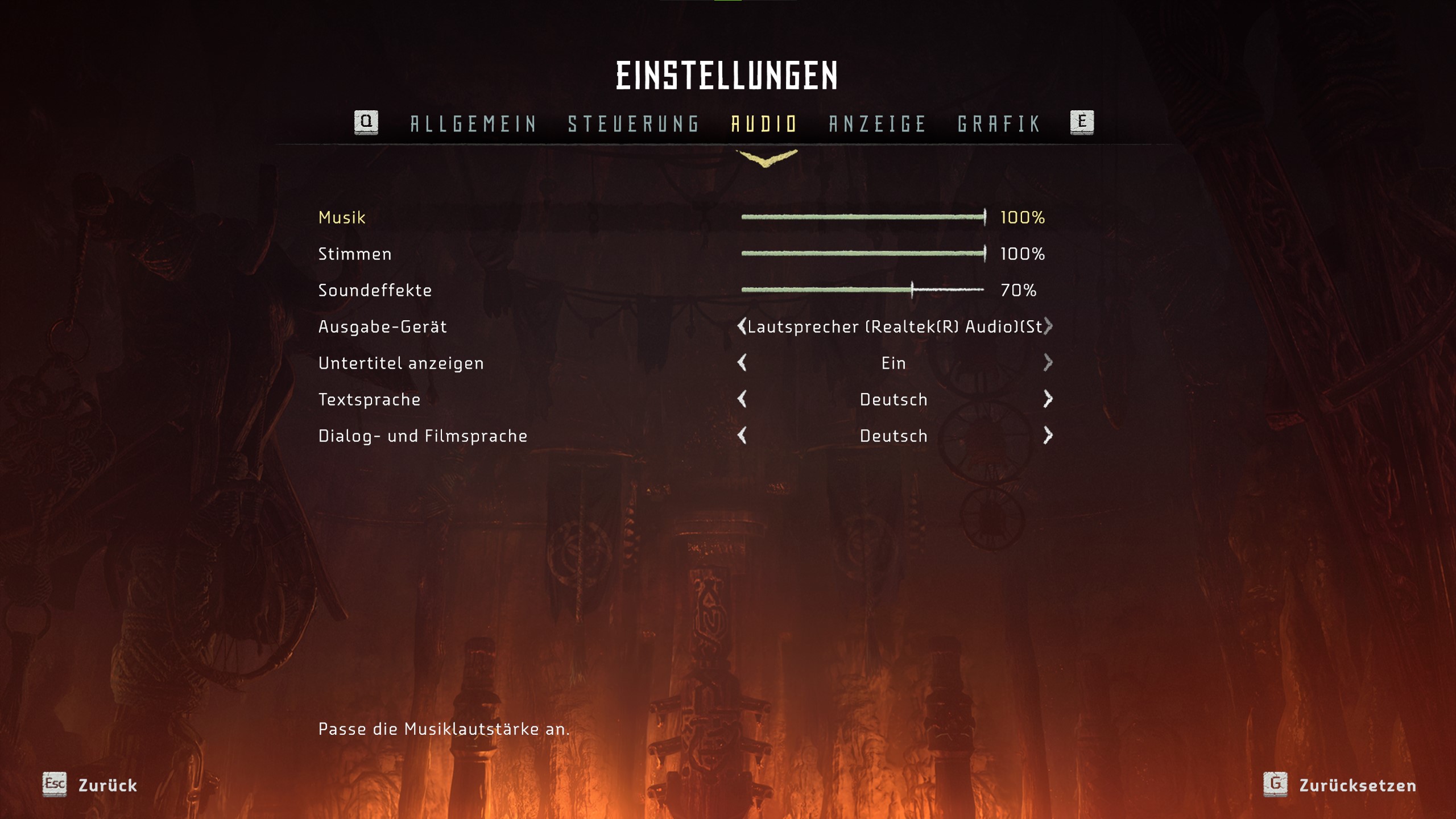Click left arrow of Dialog- und Filmsprache
1456x819 pixels.
pyautogui.click(x=742, y=436)
